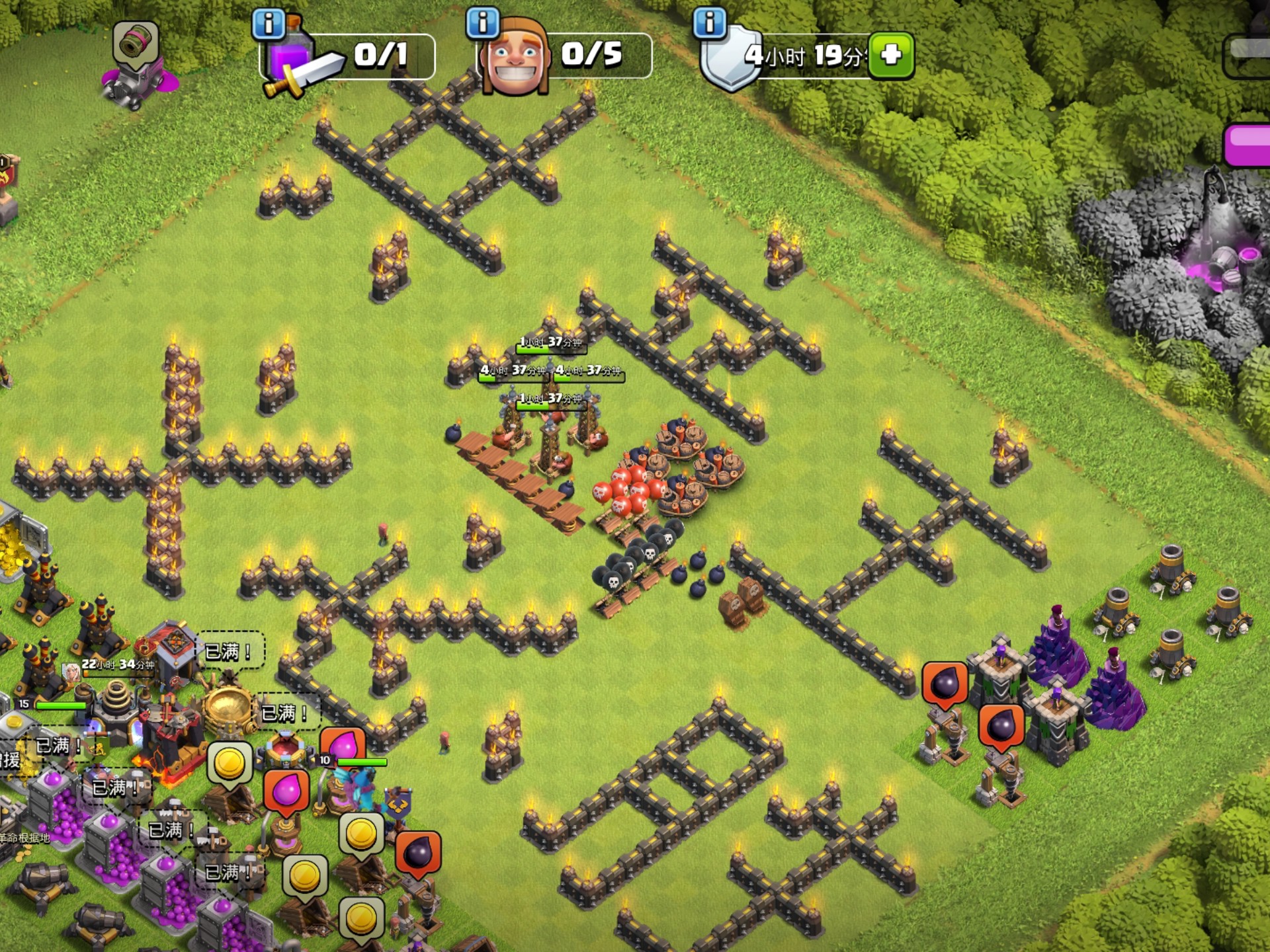Show info for the shield timer

coord(709,22)
